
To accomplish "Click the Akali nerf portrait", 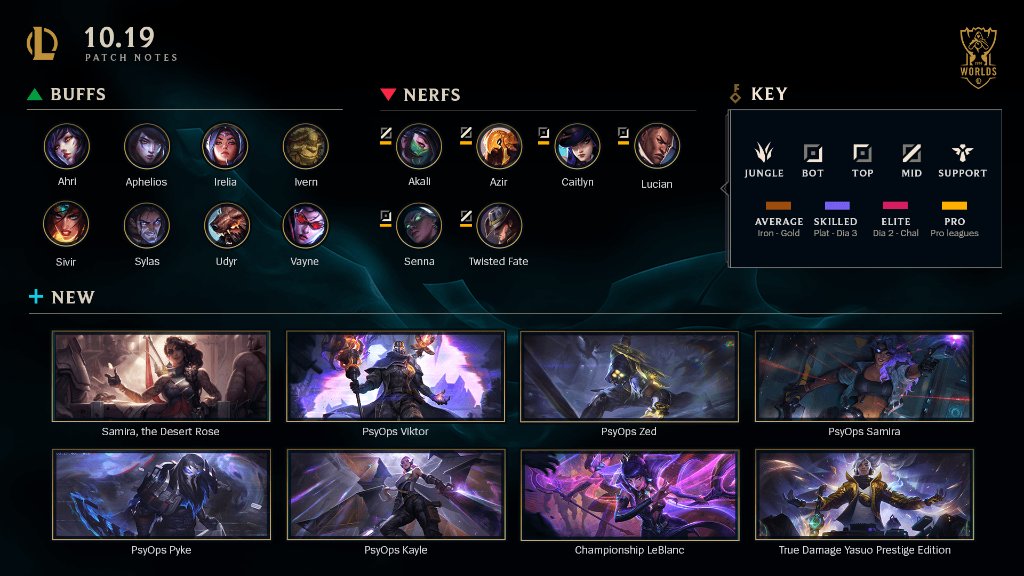I will coord(419,146).
